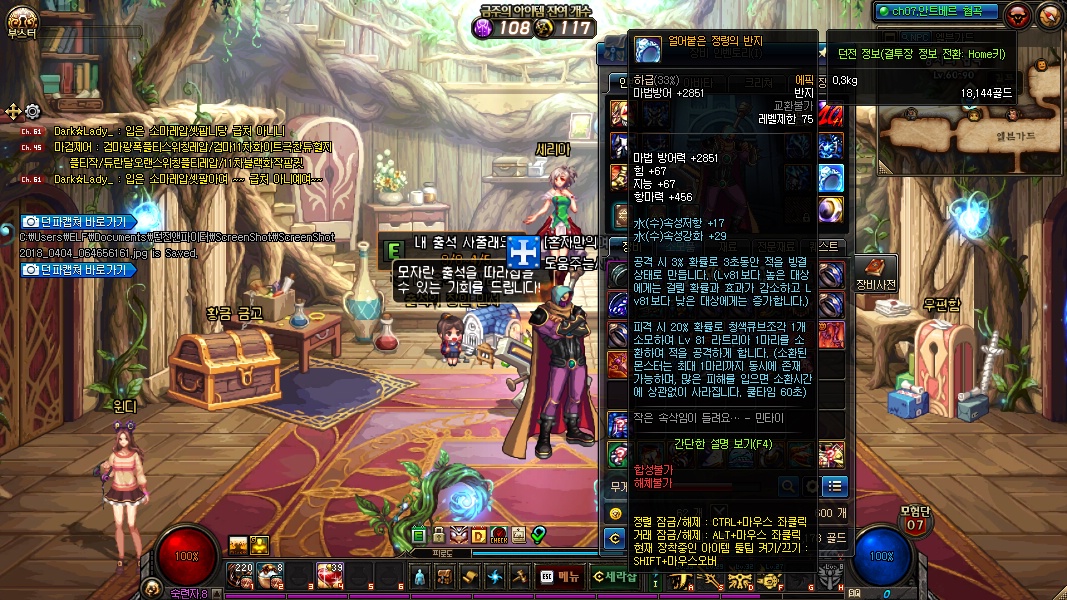The height and width of the screenshot is (600, 1067).
Task: Click the red CHECK attendance icon
Action: (x=499, y=535)
